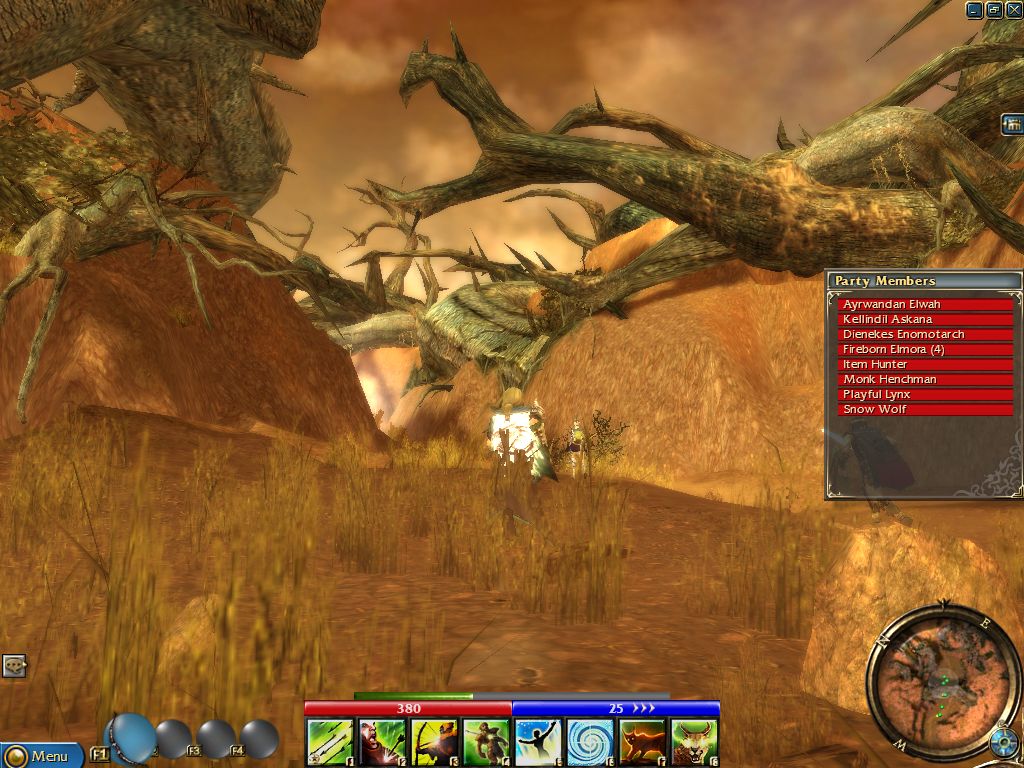Select the active F1 weapon set orb
This screenshot has height=768, width=1024.
131,737
